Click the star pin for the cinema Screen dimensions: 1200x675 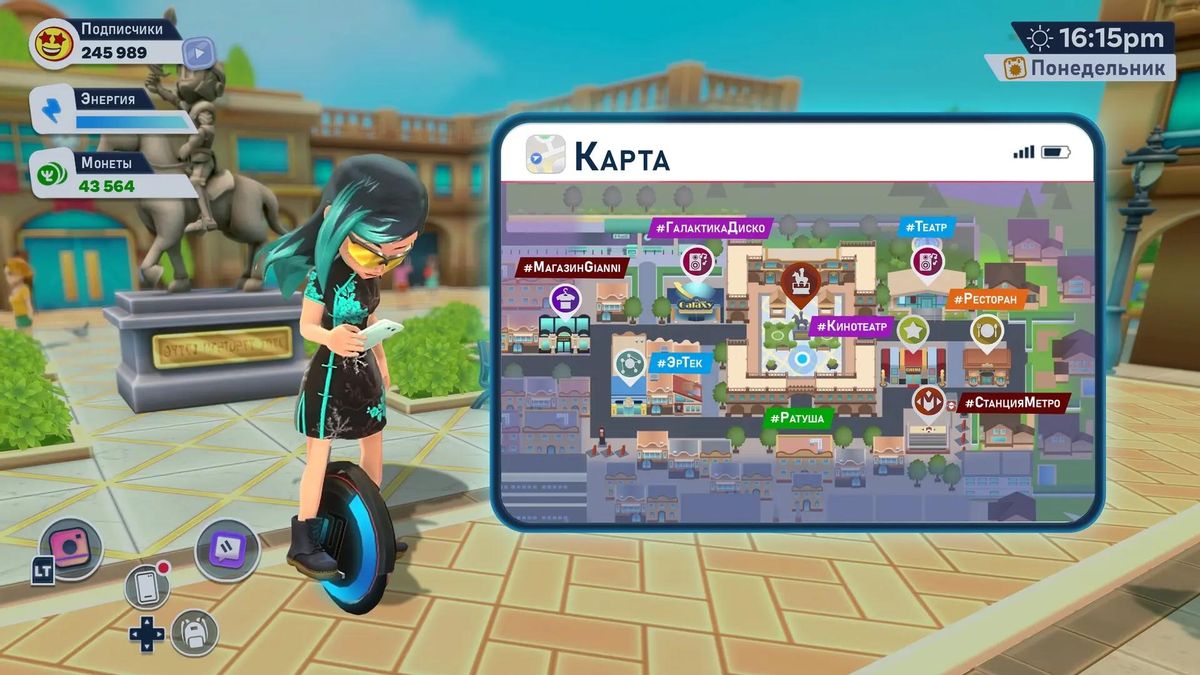click(912, 330)
